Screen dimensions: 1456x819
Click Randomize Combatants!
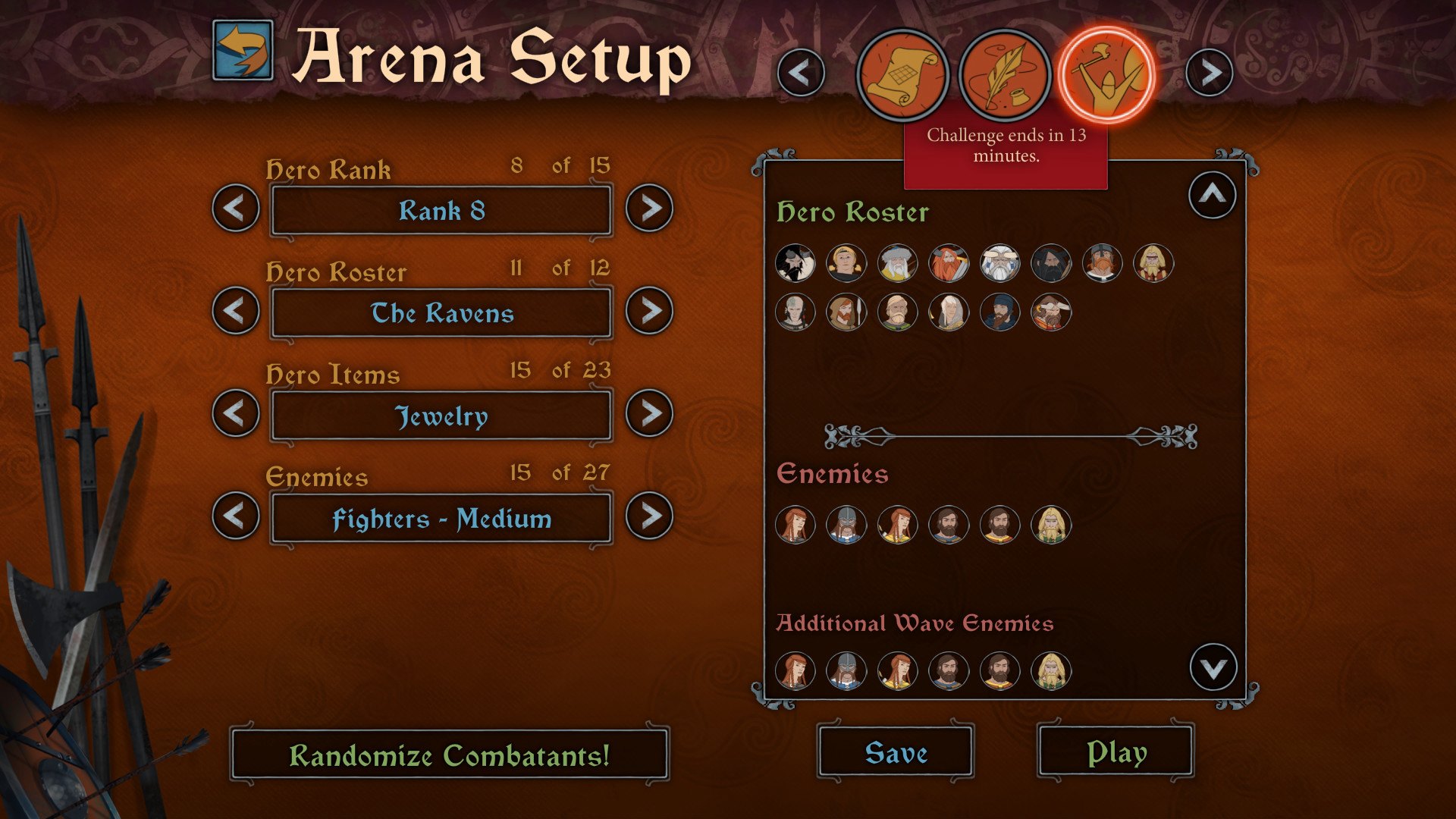click(449, 755)
